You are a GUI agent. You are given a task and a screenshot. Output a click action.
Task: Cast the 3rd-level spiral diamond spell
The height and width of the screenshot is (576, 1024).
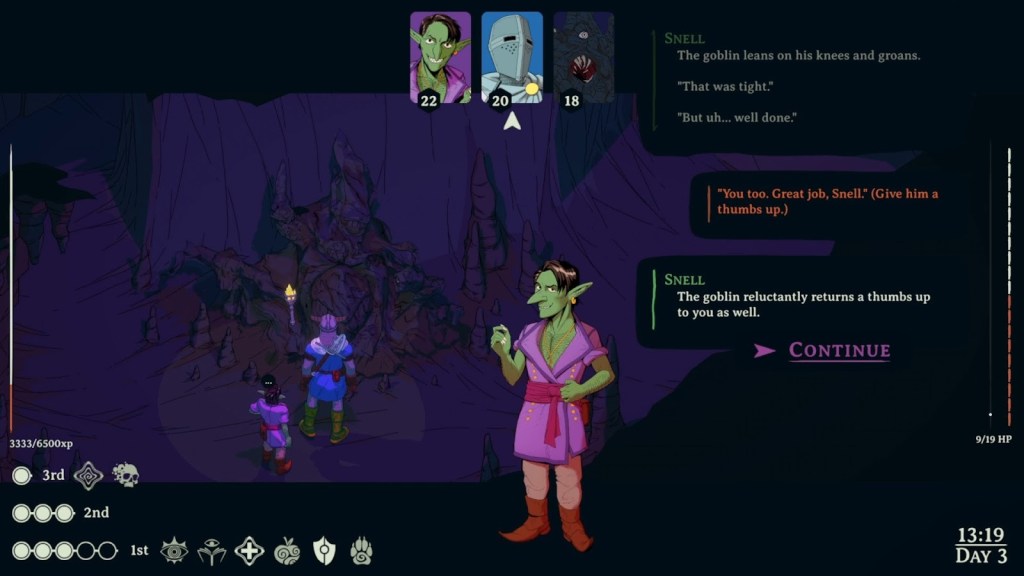tap(89, 475)
